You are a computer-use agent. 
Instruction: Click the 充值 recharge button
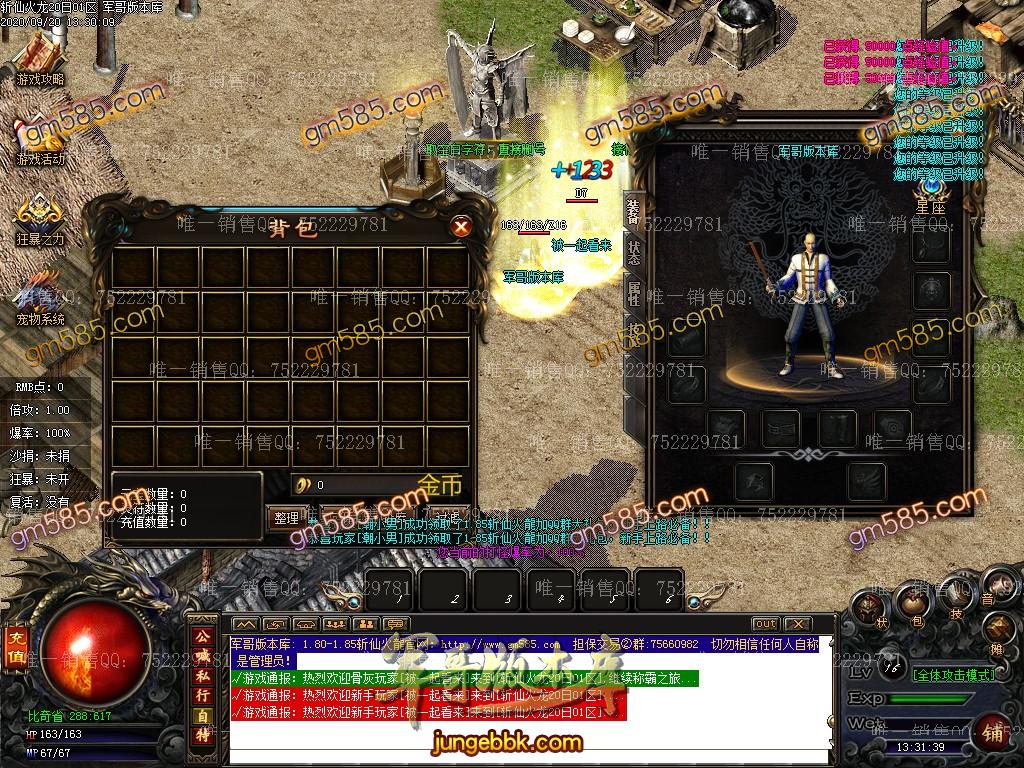[17, 648]
